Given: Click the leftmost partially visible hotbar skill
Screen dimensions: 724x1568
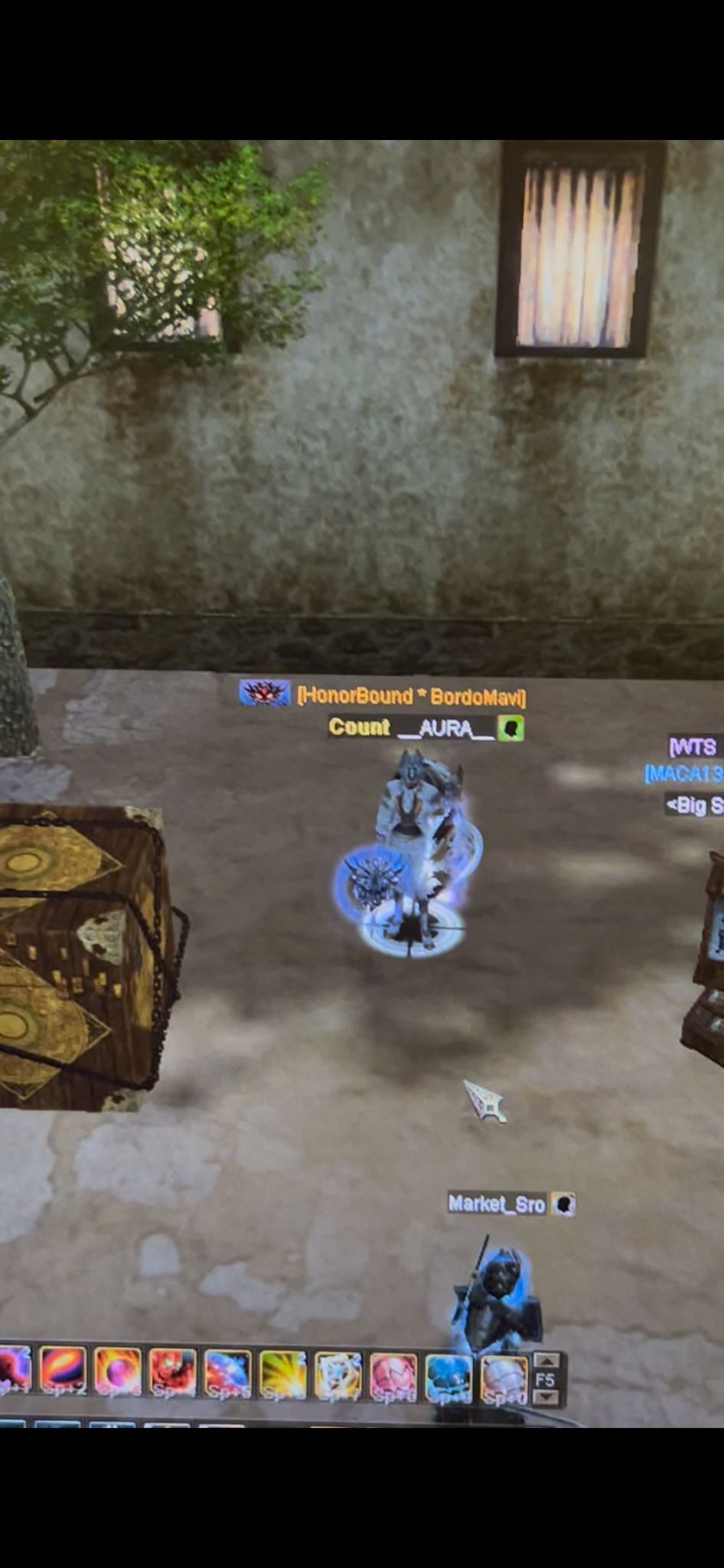Looking at the screenshot, I should [x=14, y=1372].
